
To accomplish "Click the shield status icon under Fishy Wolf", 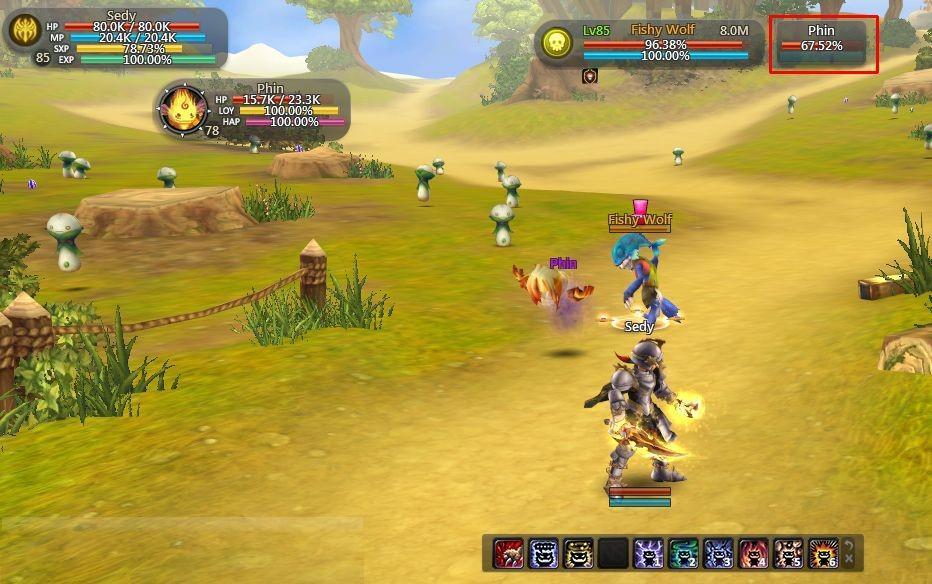I will pyautogui.click(x=590, y=76).
